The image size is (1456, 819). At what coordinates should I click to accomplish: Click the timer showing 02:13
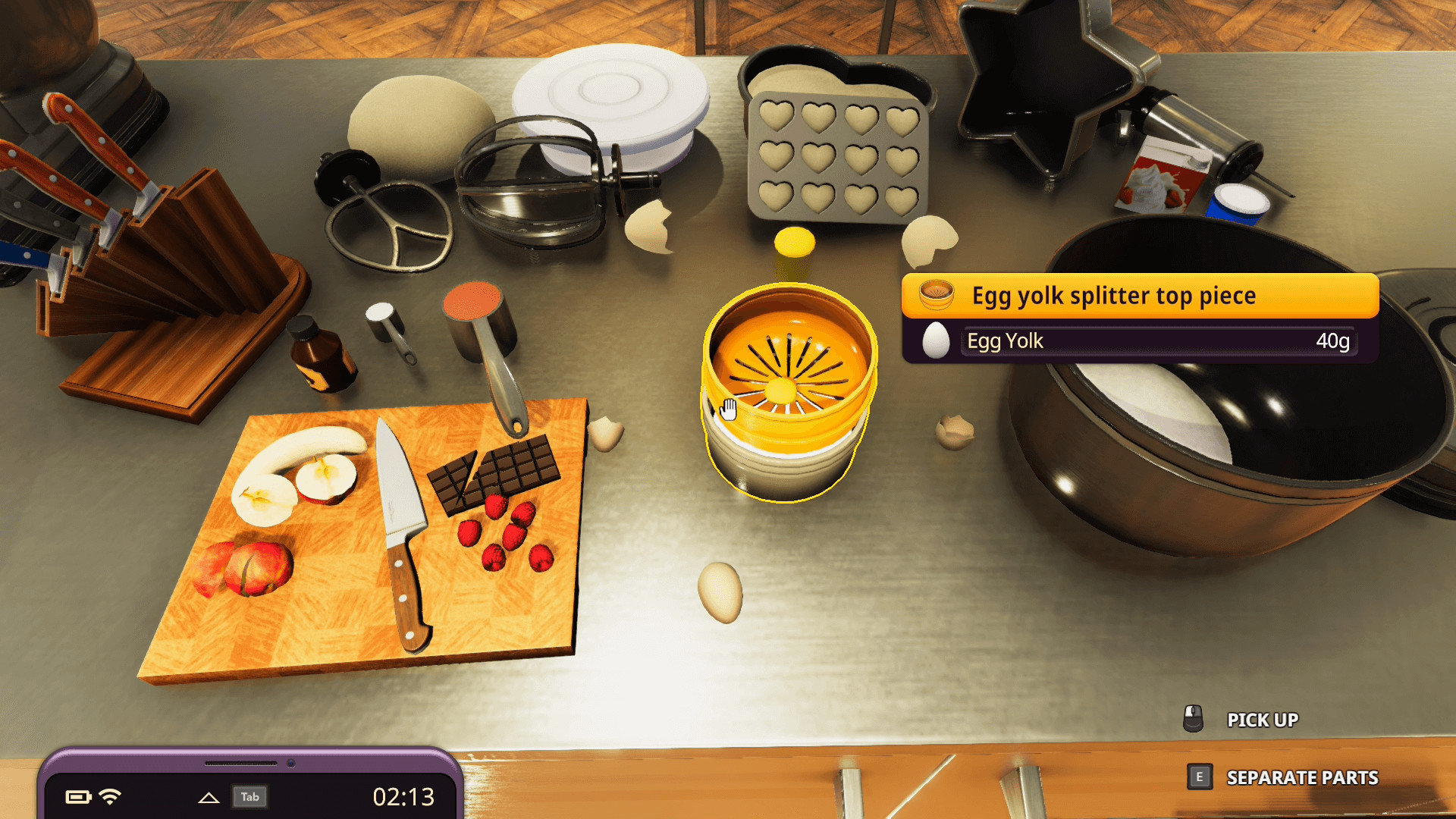(x=403, y=797)
